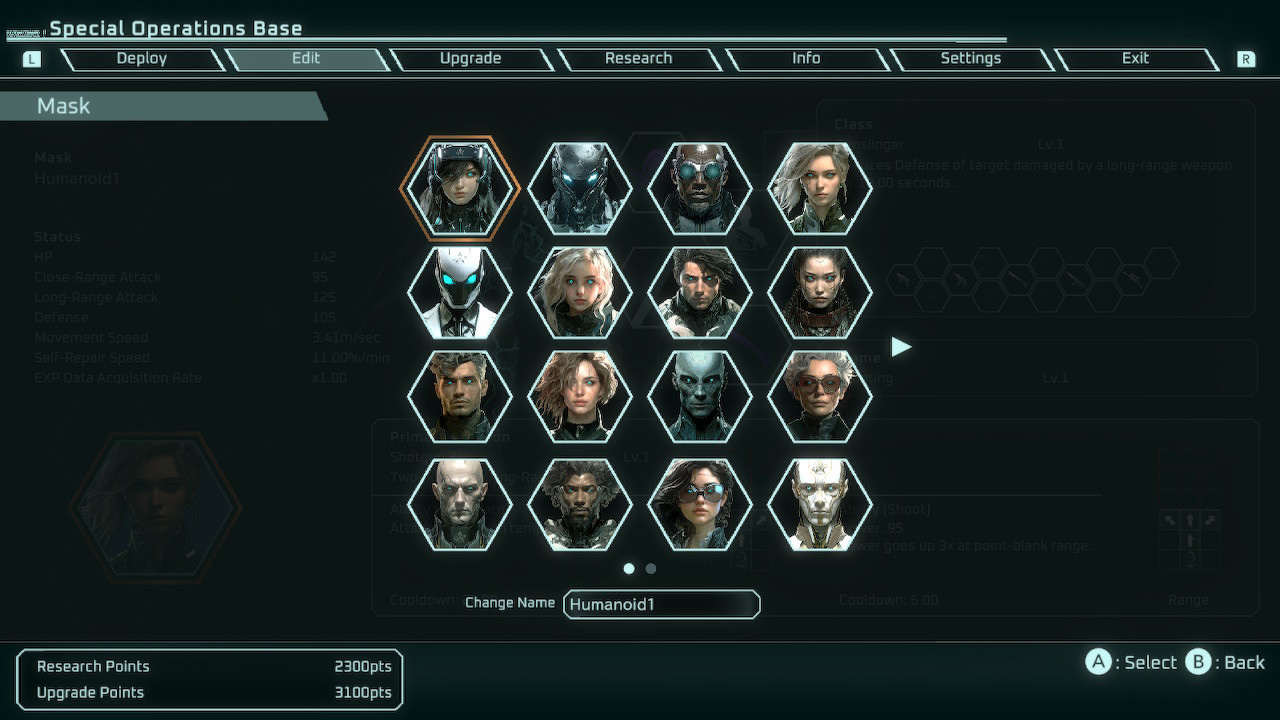Select the woman mask wearing red sunglasses

tap(818, 398)
